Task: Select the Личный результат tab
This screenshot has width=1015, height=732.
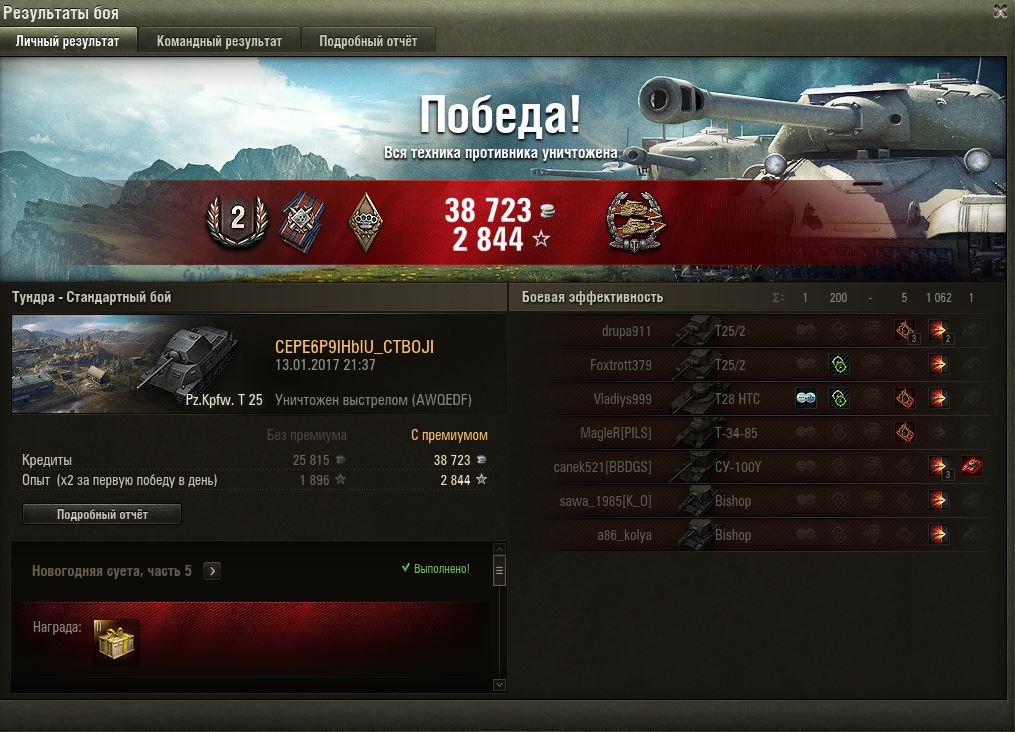Action: click(x=68, y=41)
